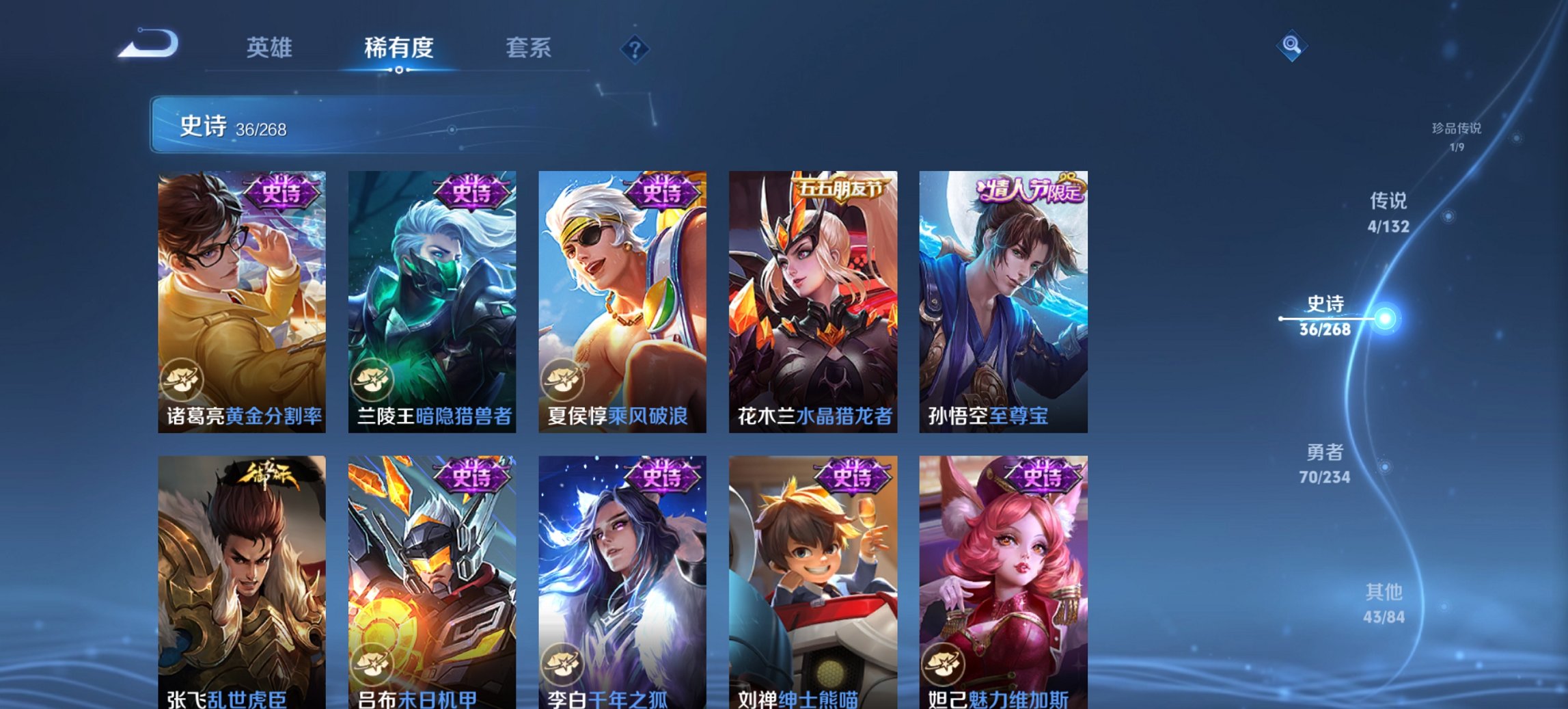Click the 史诗 badge on 夏侯惇 card
The width and height of the screenshot is (1568, 709).
pos(661,193)
